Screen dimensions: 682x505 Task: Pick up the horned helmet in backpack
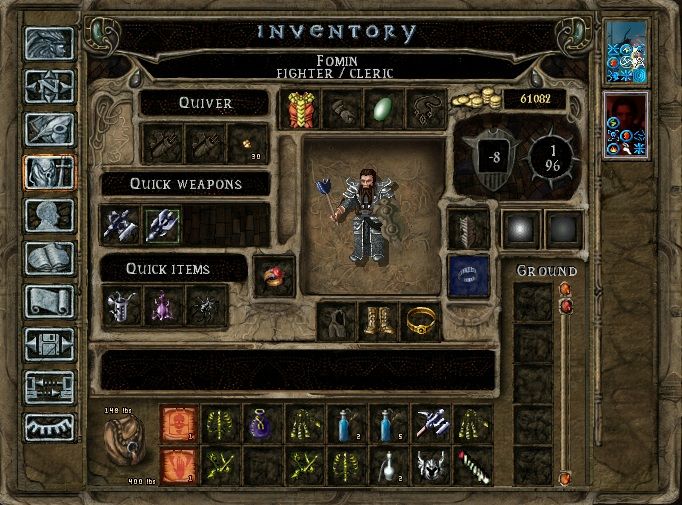coord(431,465)
